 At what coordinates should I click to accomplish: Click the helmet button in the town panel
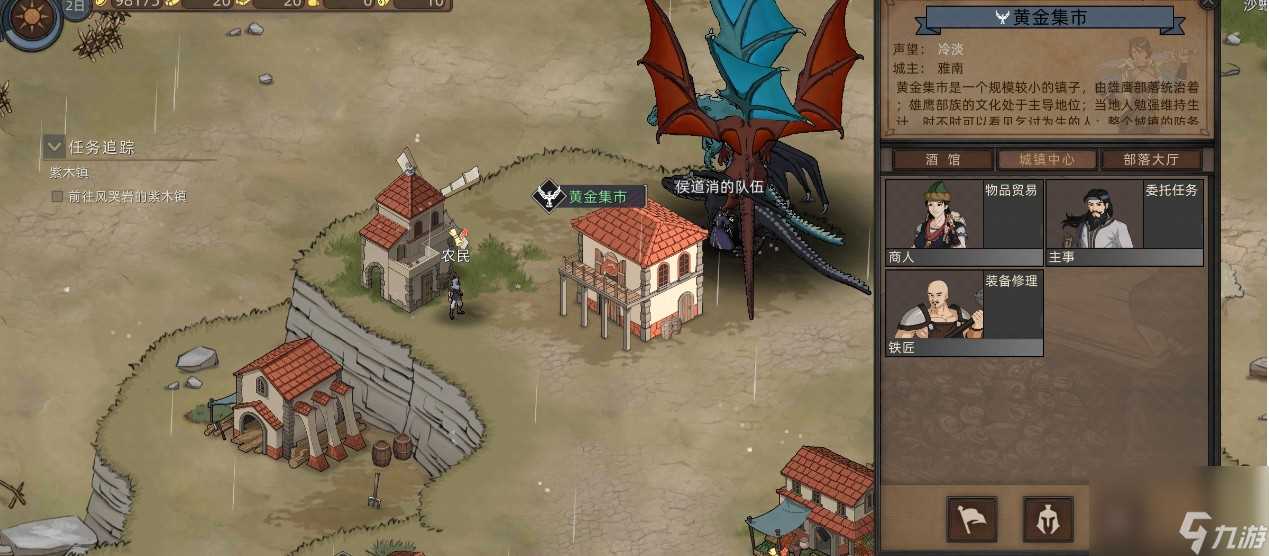point(1047,519)
